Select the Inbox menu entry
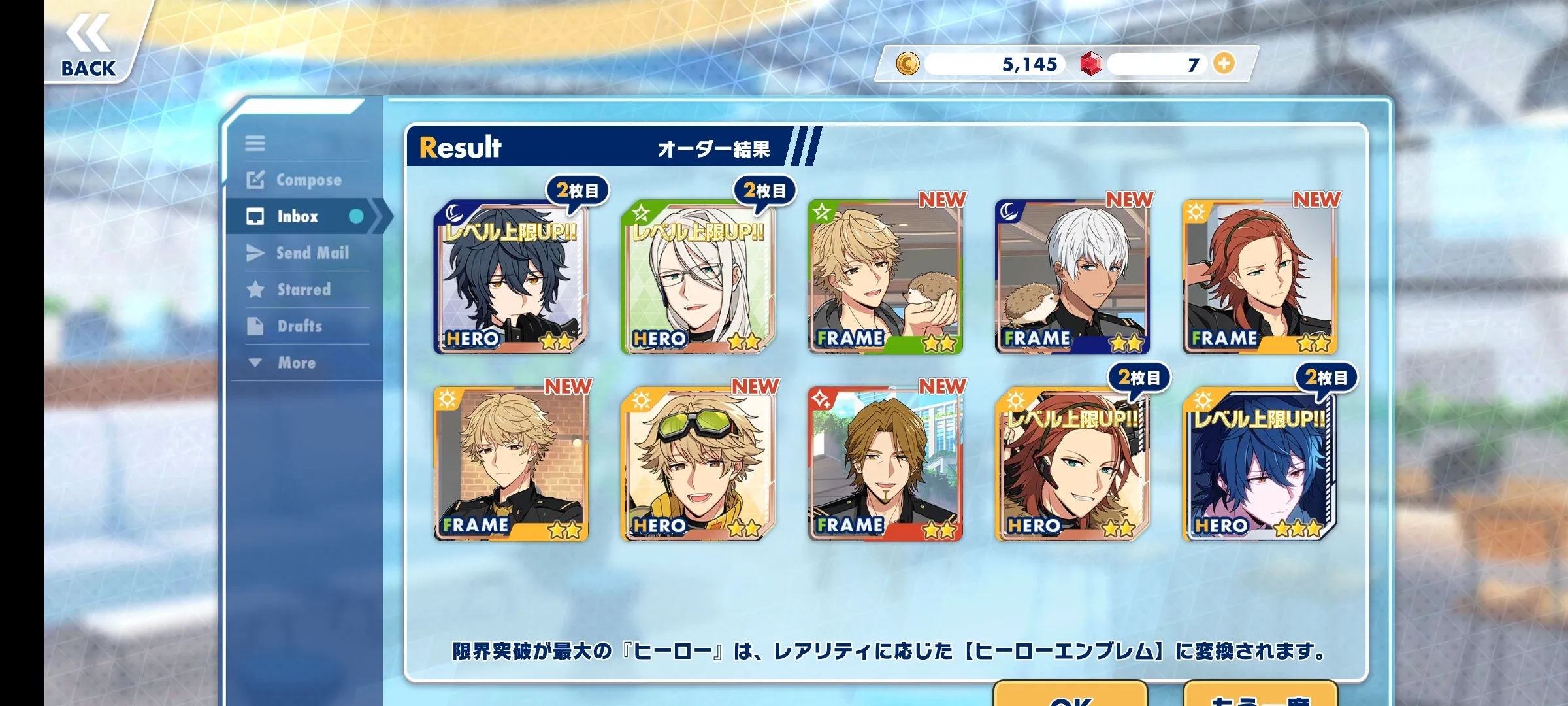The height and width of the screenshot is (706, 1568). 298,216
